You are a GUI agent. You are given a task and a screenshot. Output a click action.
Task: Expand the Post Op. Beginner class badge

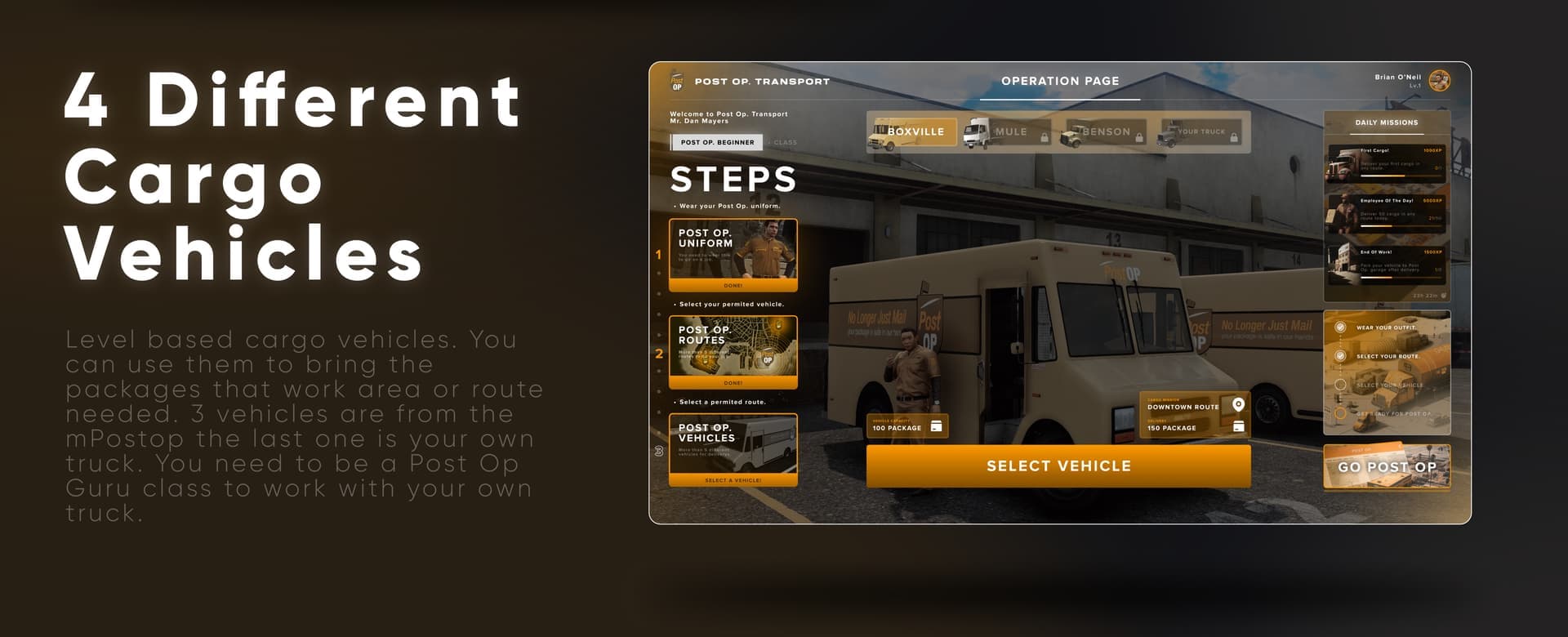[717, 142]
